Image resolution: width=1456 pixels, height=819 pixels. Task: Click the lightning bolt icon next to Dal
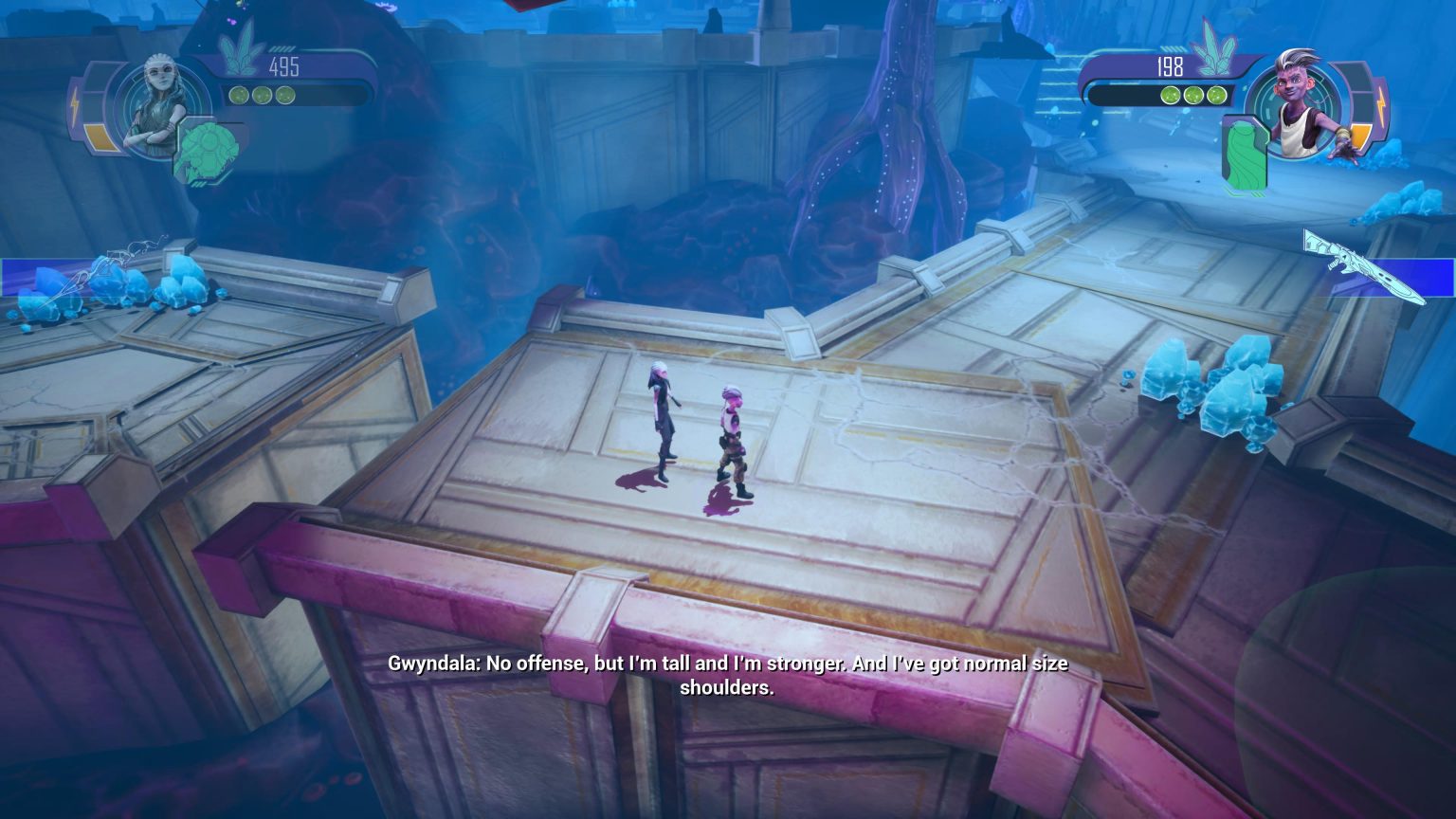(x=1381, y=104)
